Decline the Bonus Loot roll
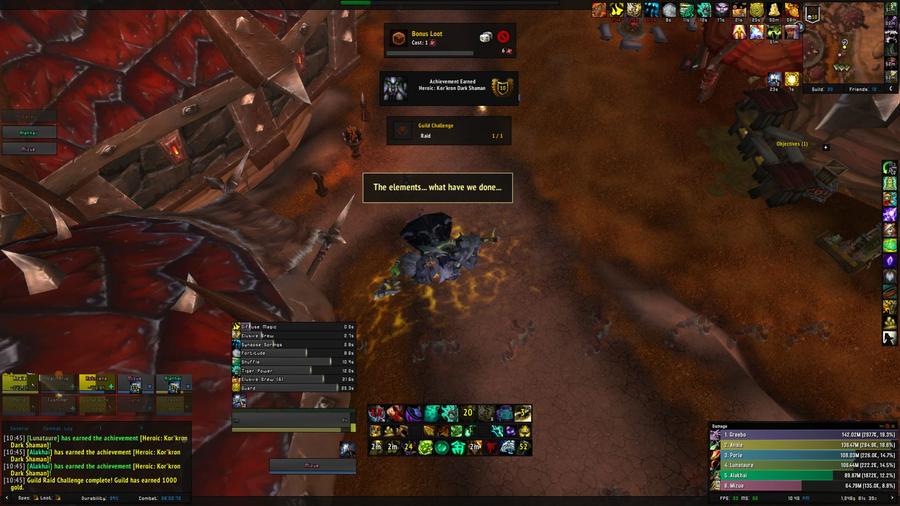Image resolution: width=900 pixels, height=506 pixels. 503,37
